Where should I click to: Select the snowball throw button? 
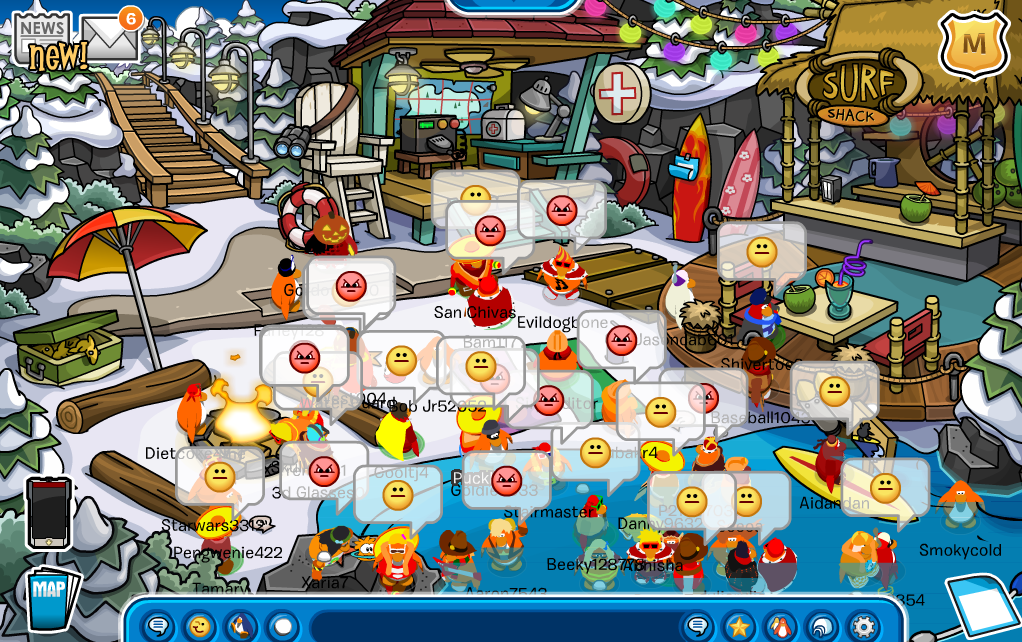283,626
